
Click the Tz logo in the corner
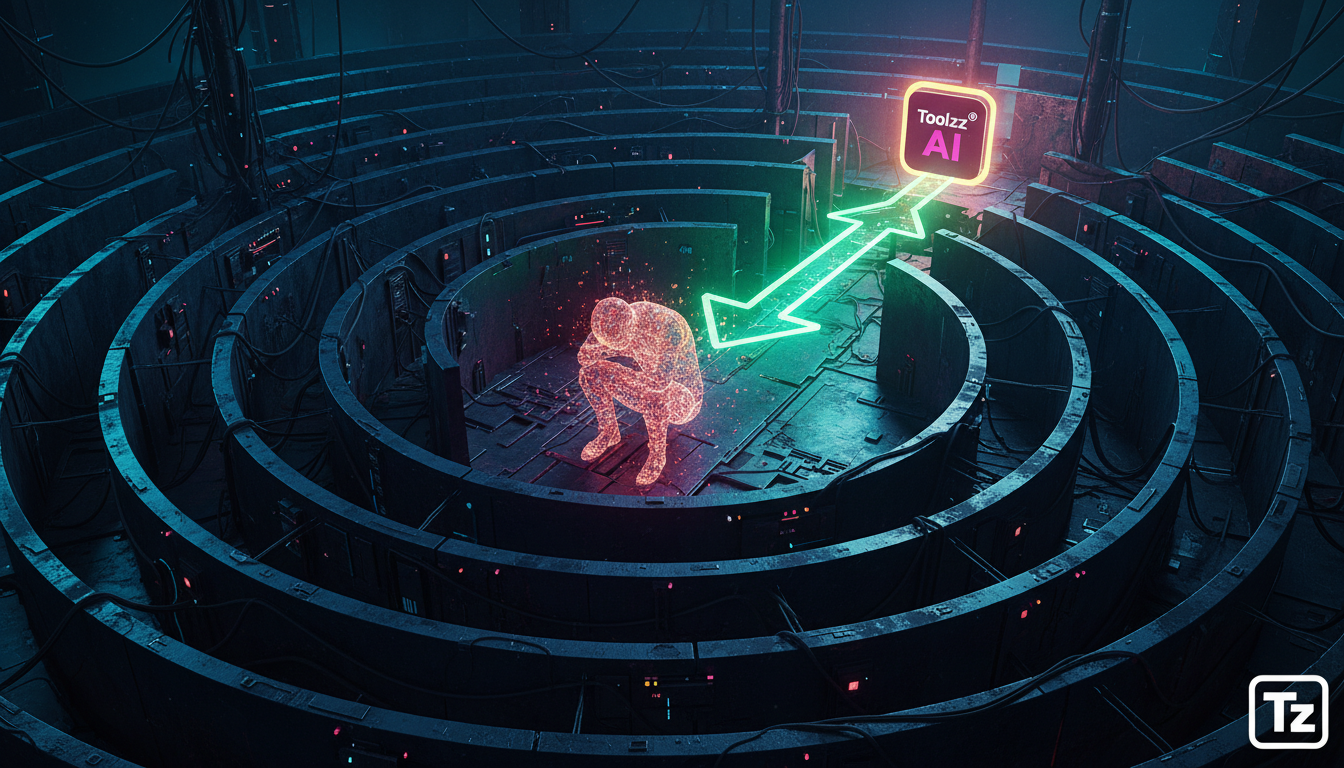click(1288, 711)
